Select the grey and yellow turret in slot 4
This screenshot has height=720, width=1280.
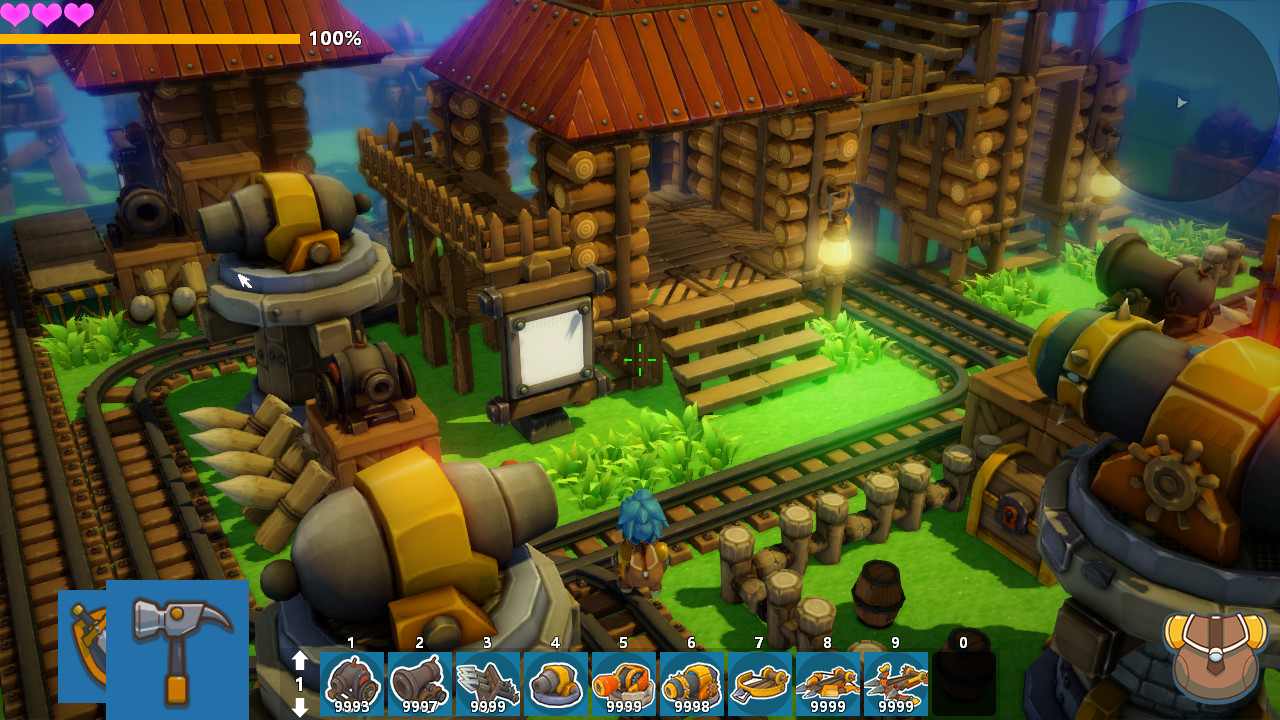[x=556, y=684]
